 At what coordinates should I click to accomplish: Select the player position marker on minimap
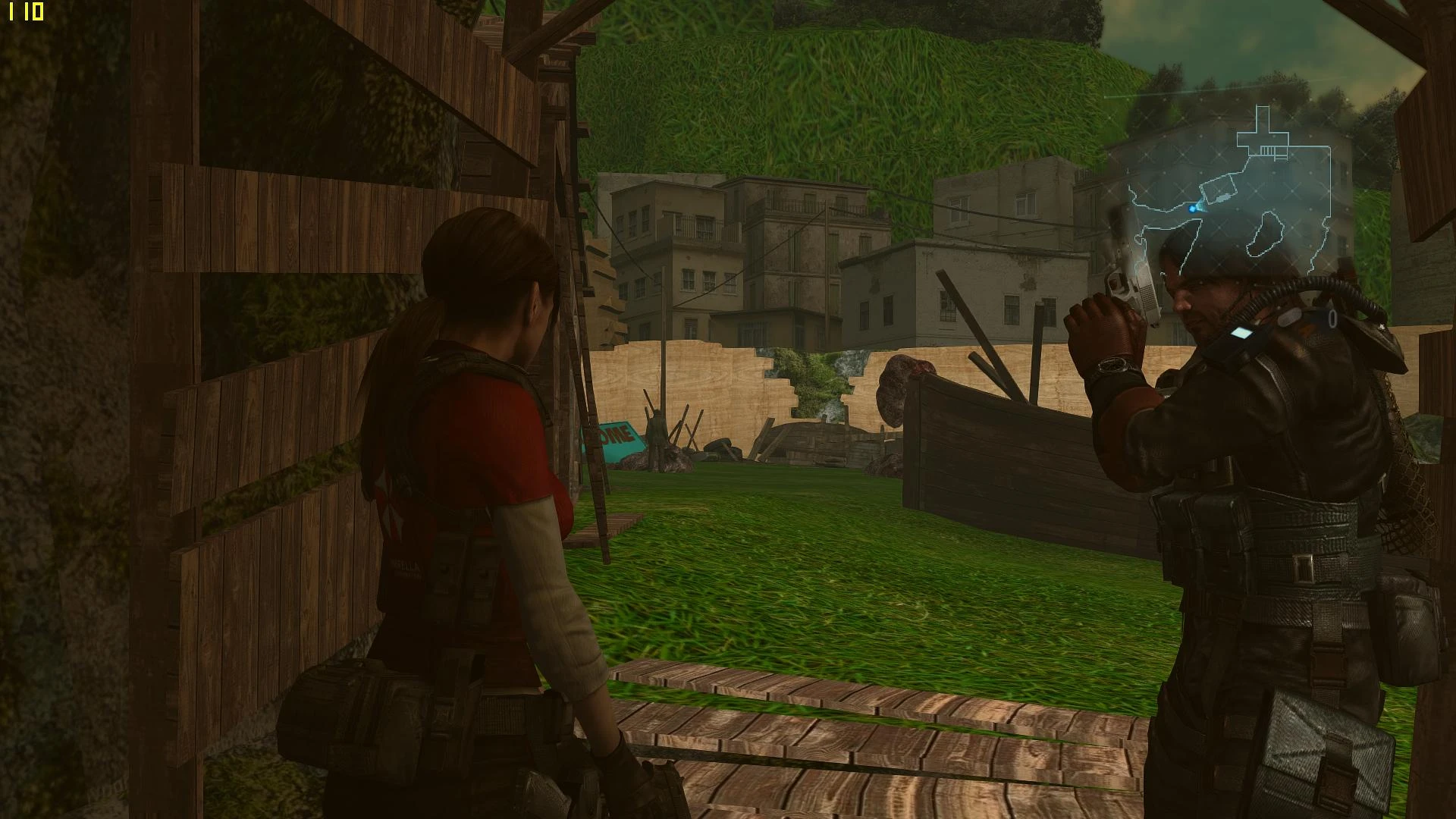(x=1192, y=209)
